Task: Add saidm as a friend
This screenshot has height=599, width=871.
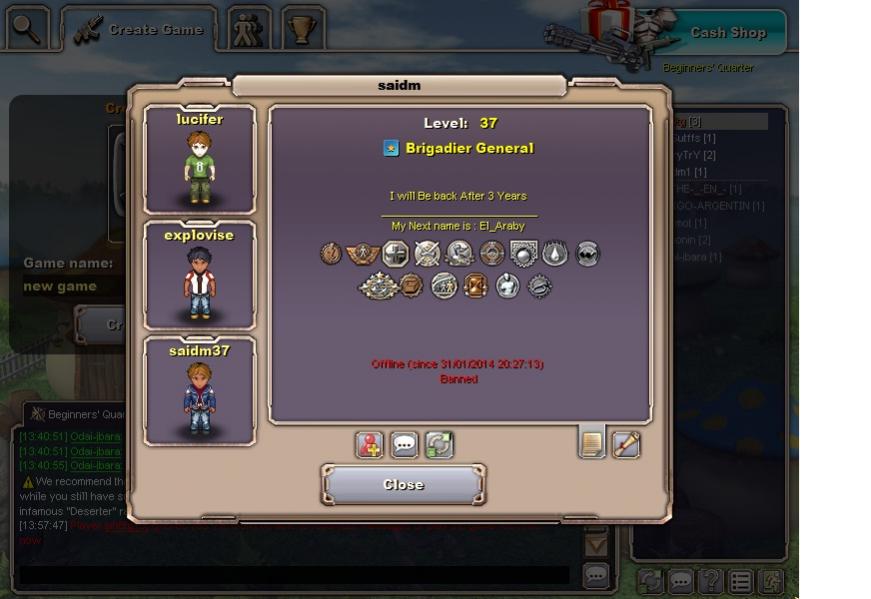Action: point(370,445)
